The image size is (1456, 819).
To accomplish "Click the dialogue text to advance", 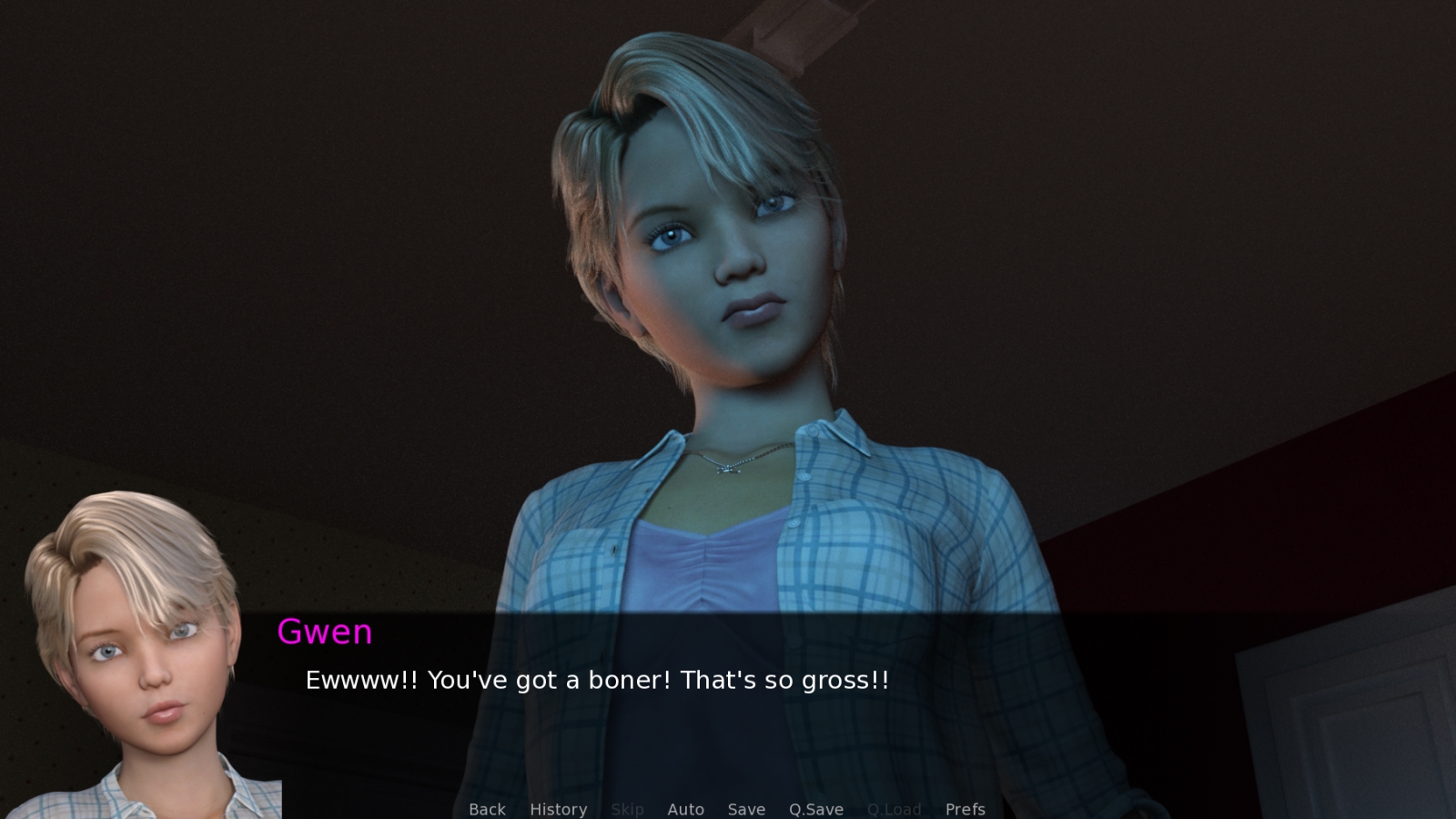I will pos(596,680).
